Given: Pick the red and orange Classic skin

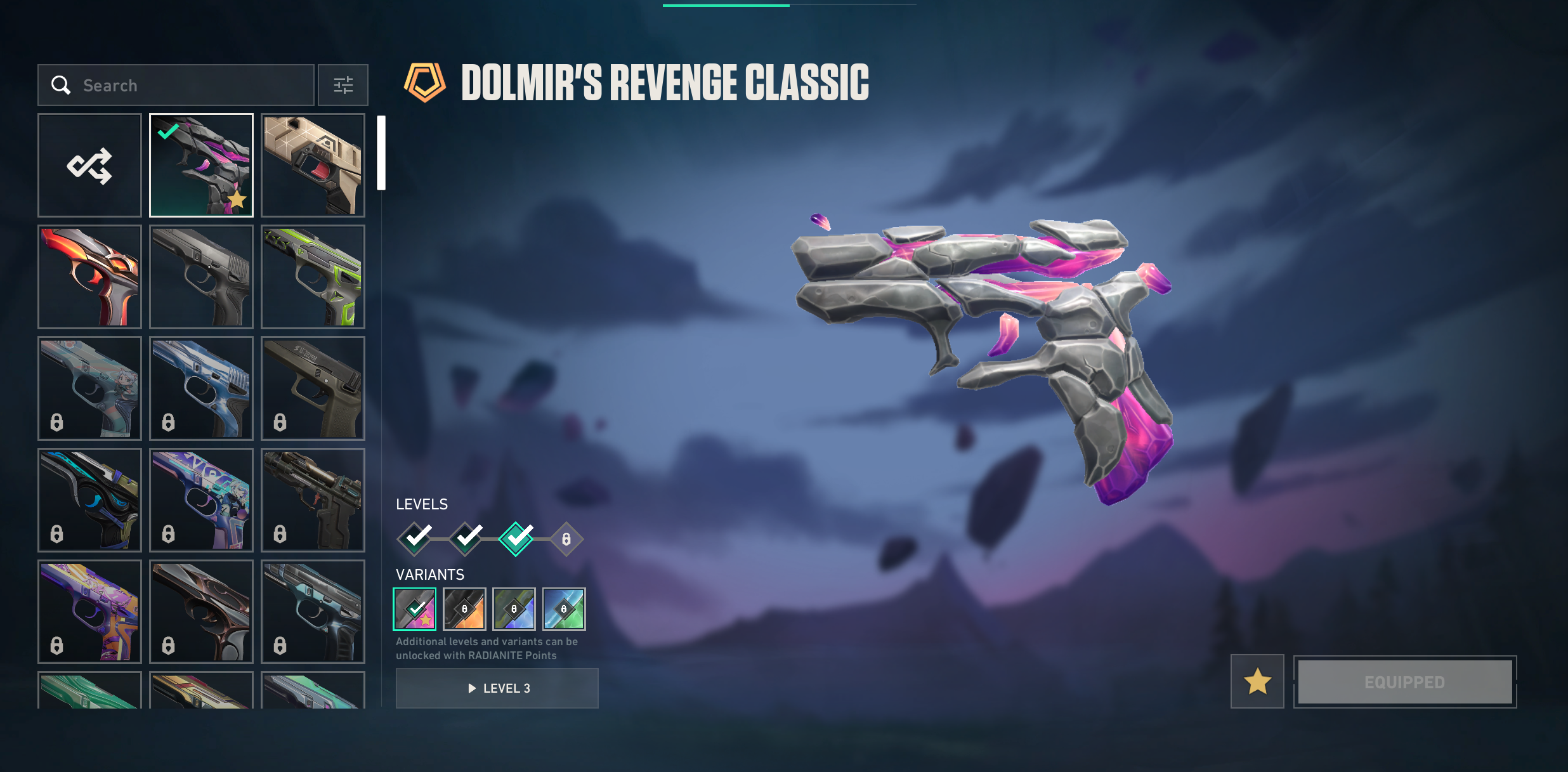Looking at the screenshot, I should click(89, 277).
